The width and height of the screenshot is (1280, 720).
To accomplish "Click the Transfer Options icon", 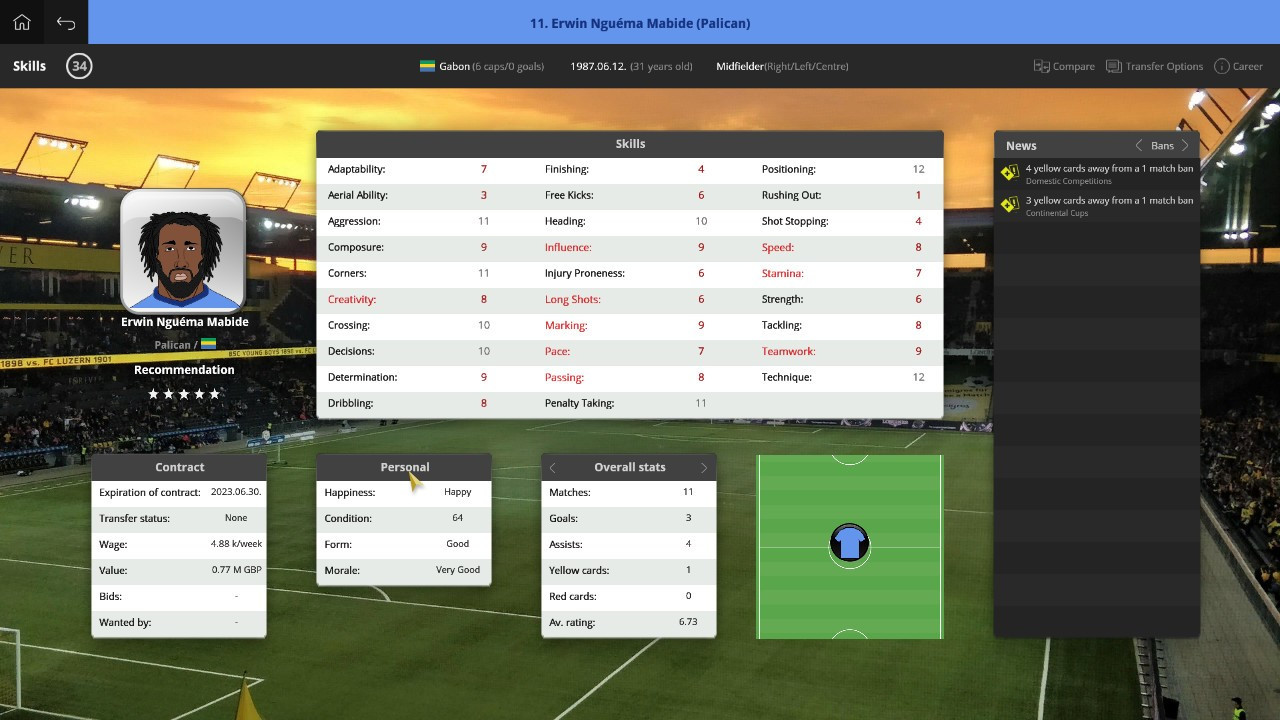I will [1113, 66].
